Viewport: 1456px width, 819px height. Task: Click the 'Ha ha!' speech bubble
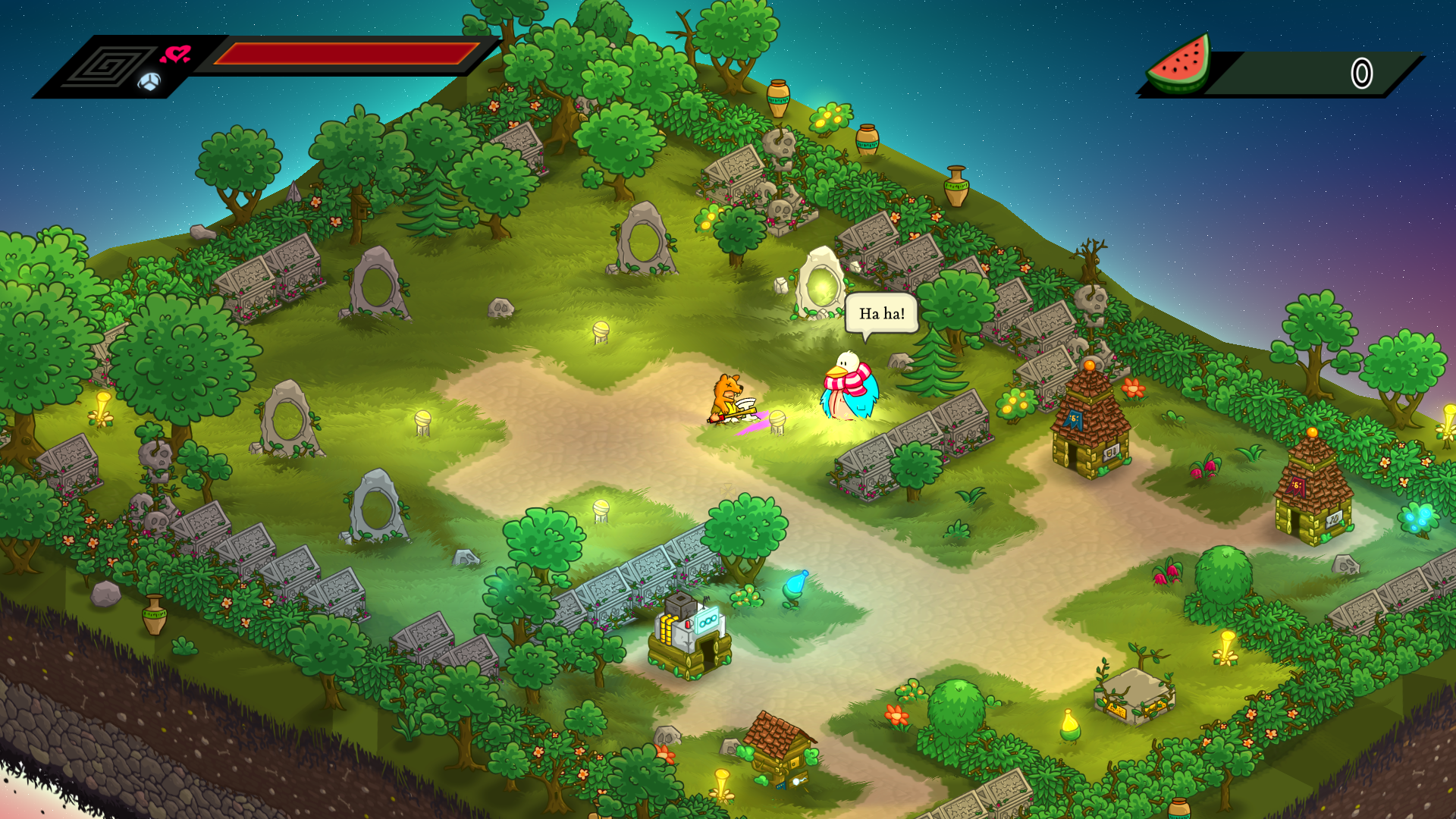881,312
